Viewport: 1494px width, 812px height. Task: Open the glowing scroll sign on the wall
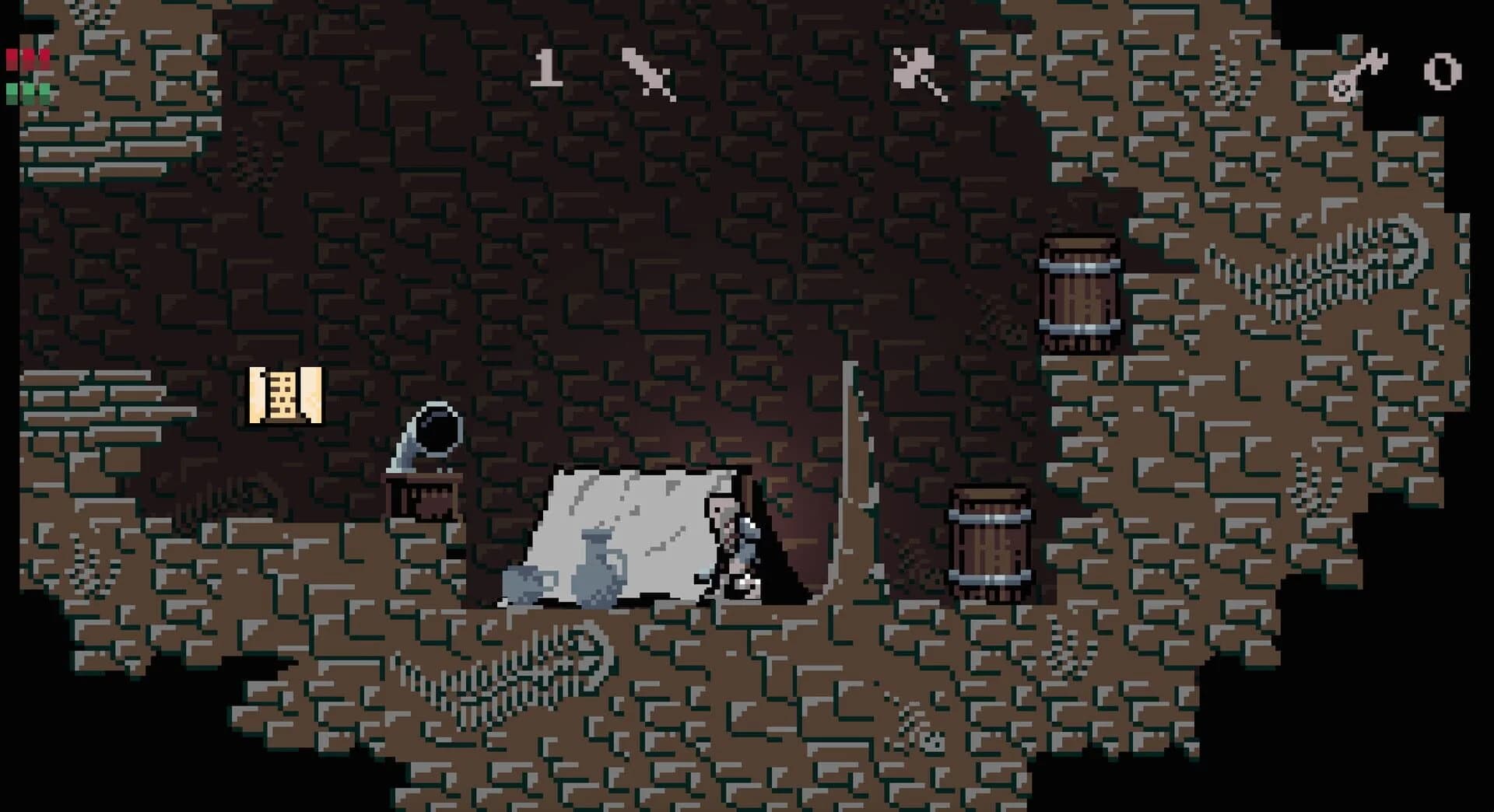pos(284,397)
